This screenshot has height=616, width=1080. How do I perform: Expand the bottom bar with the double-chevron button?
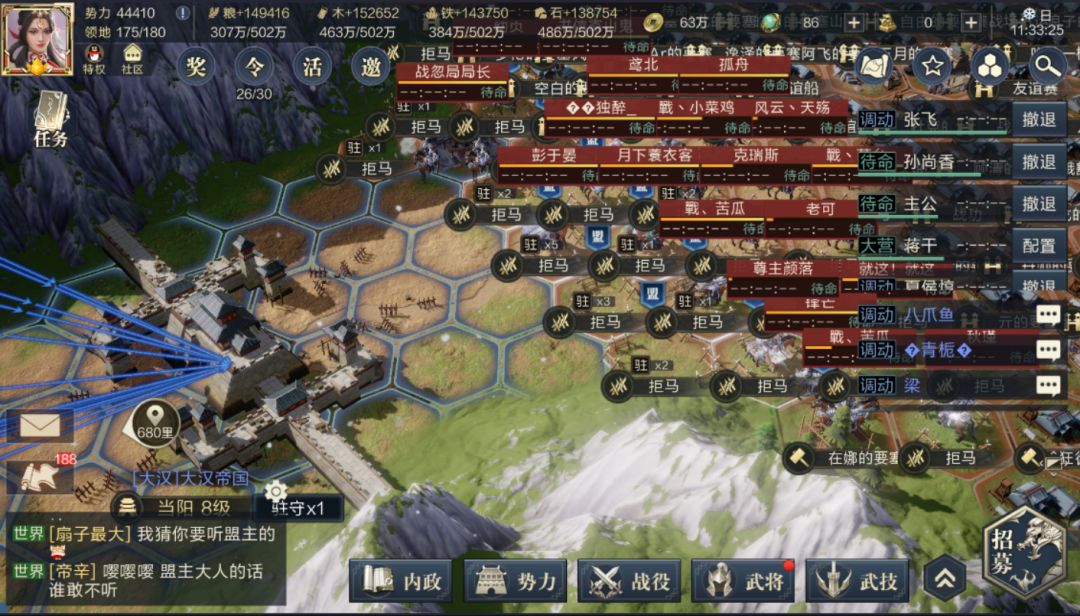click(944, 578)
